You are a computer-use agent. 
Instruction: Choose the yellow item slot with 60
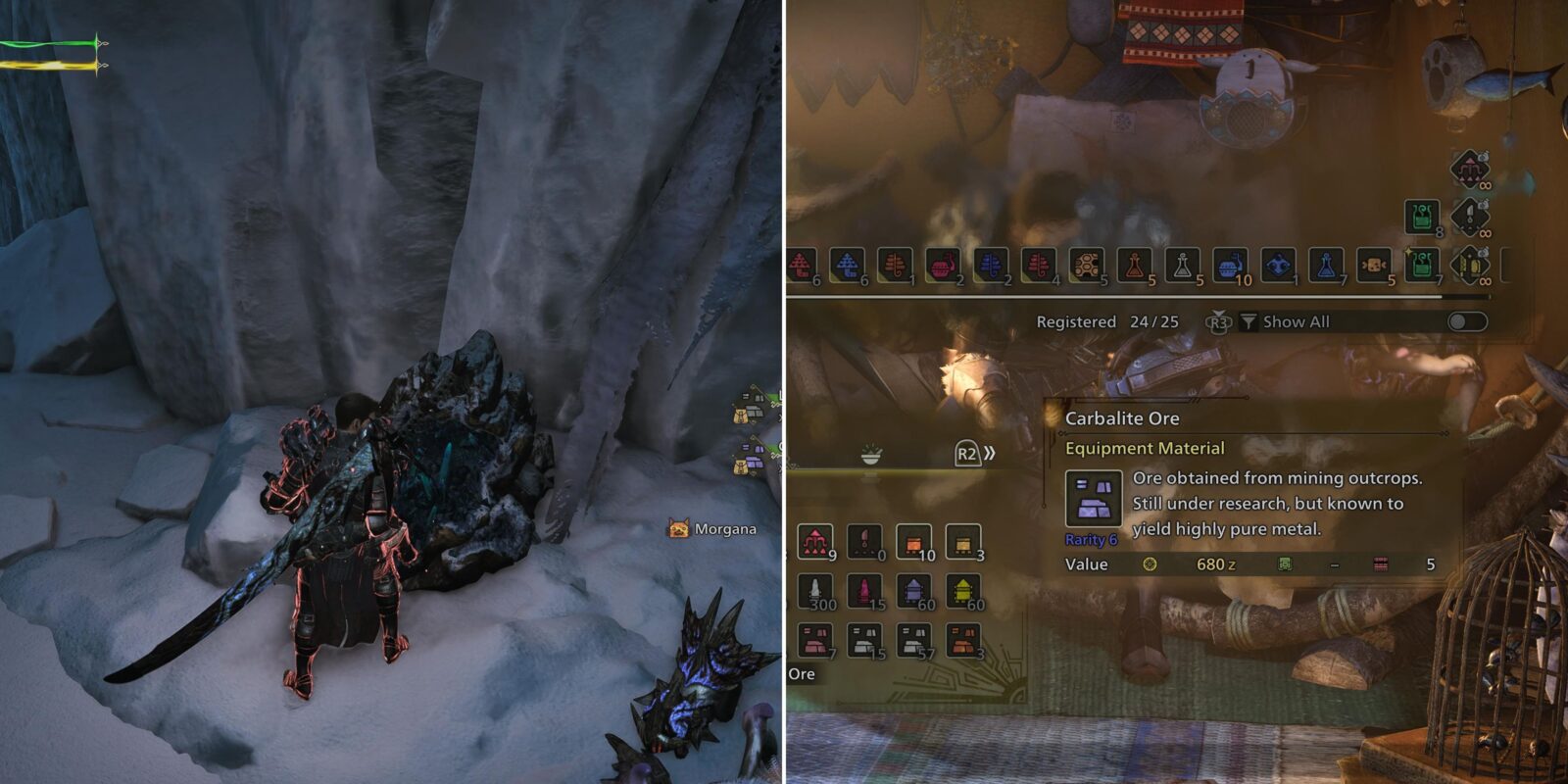click(x=963, y=591)
